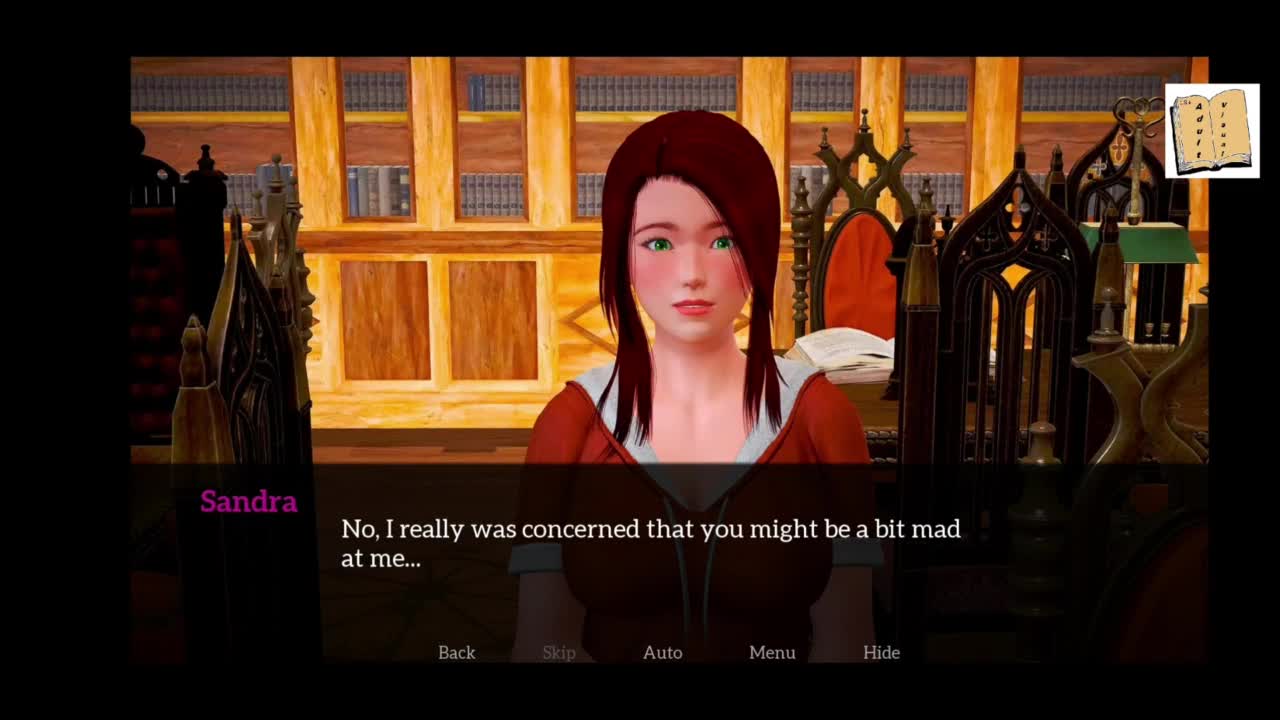The width and height of the screenshot is (1280, 720).
Task: Hide the dialogue text box
Action: pos(881,652)
